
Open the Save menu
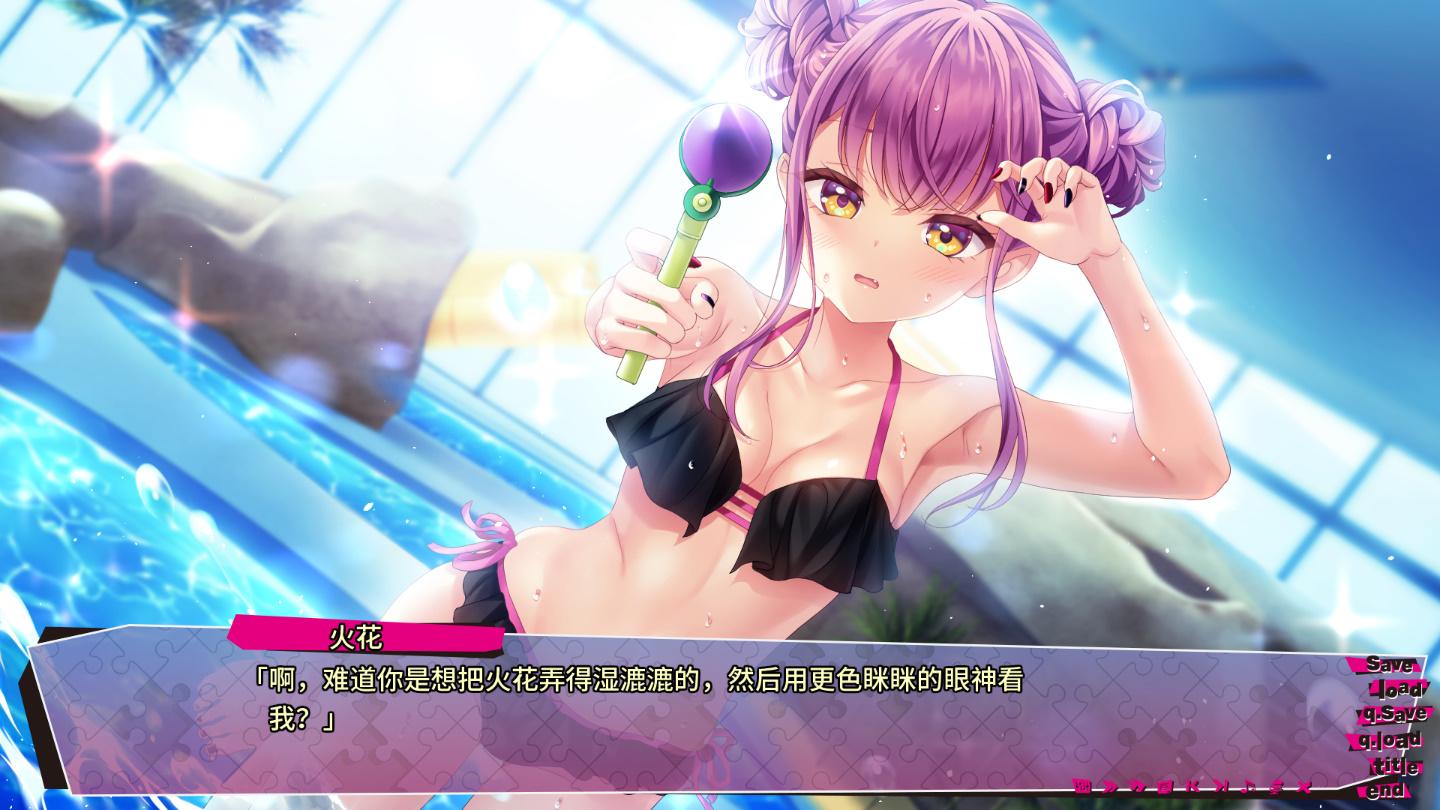(x=1389, y=665)
